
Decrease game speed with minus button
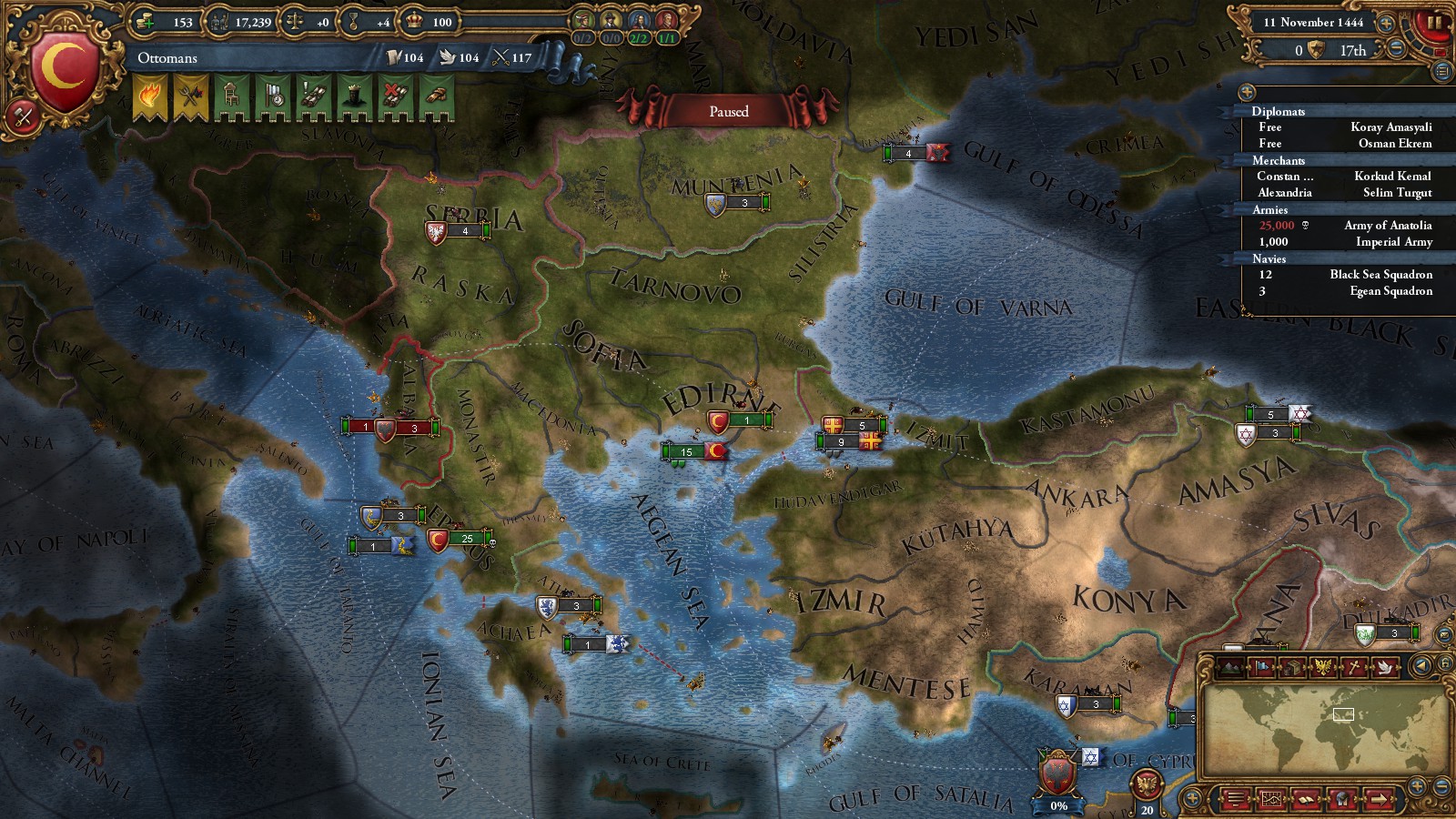pos(1396,50)
